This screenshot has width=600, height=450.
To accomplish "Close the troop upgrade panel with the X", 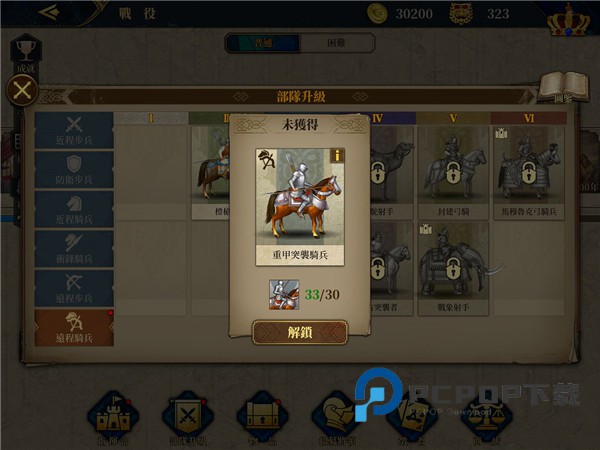I will click(x=23, y=92).
